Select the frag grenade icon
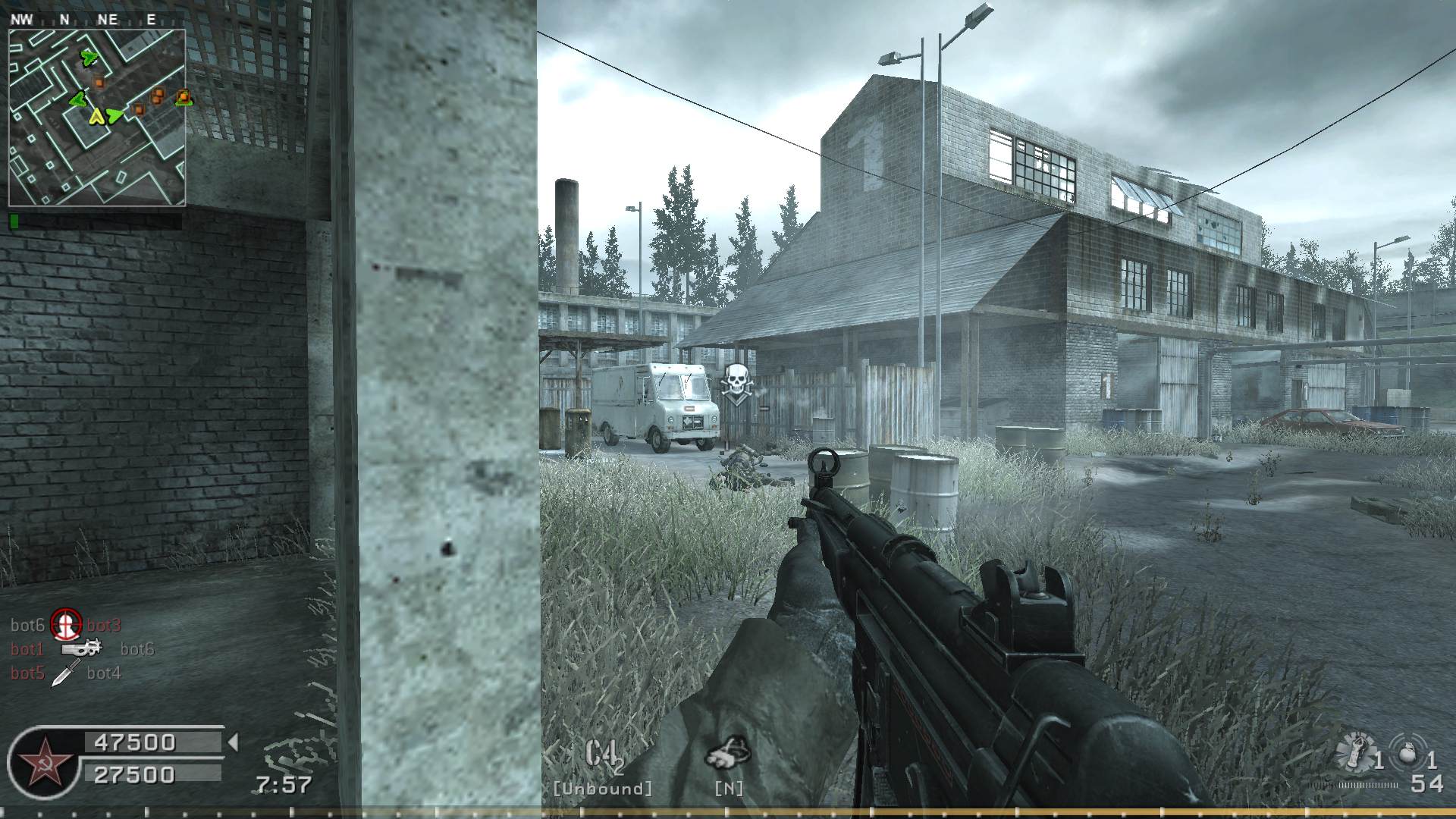This screenshot has height=819, width=1456. point(1407,755)
